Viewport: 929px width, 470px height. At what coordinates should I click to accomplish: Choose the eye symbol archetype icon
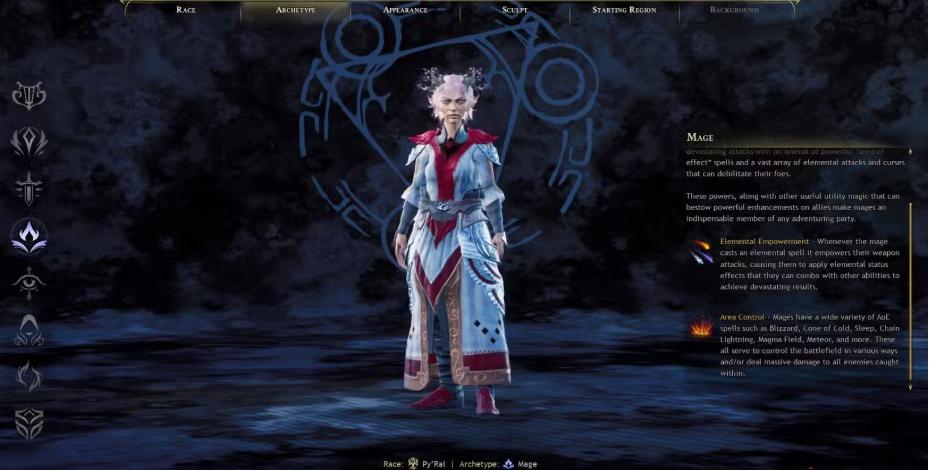point(28,283)
